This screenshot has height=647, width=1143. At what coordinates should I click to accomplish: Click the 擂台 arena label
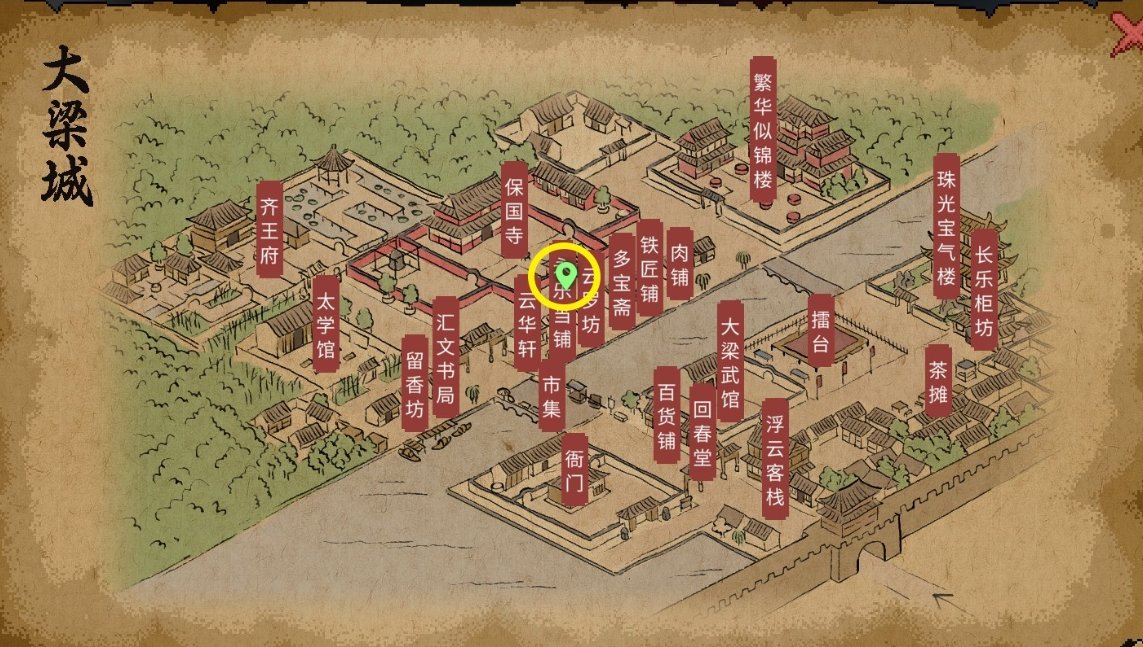[821, 324]
